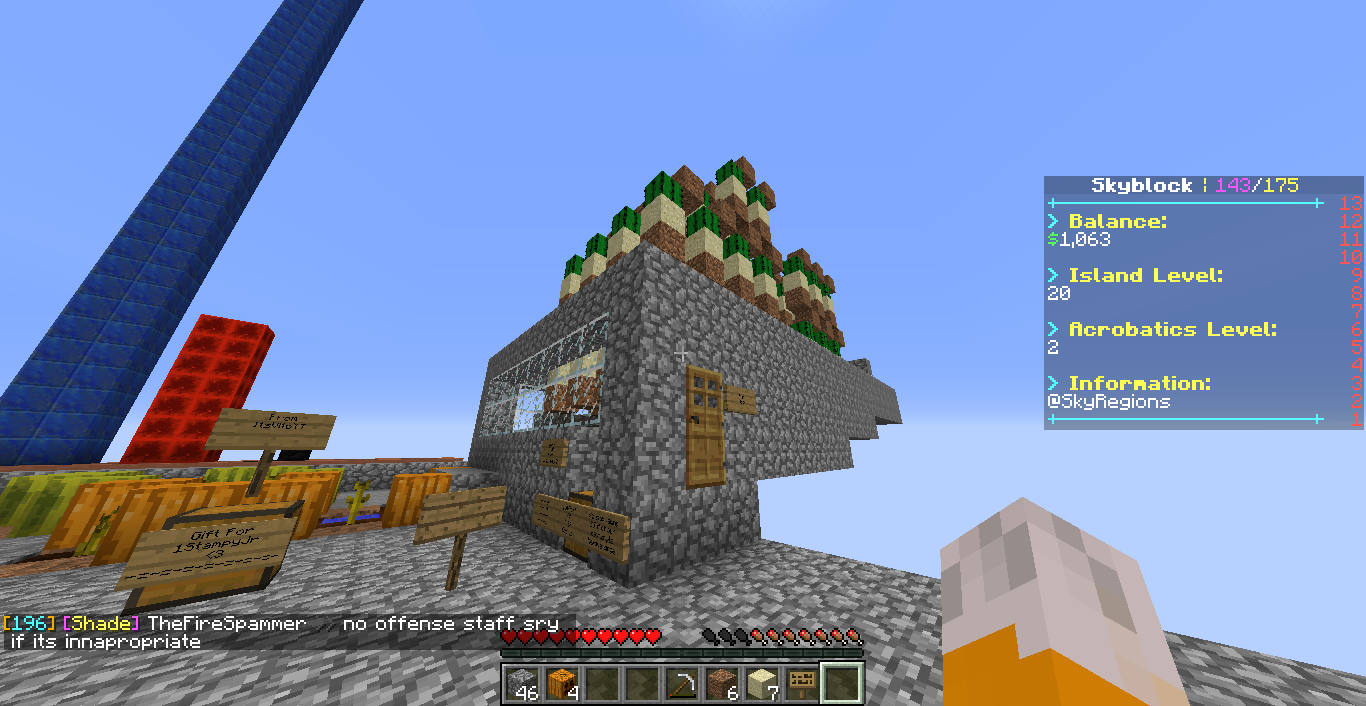Screen dimensions: 1366x706
Task: Click the highlighted empty hotbar slot
Action: [842, 684]
